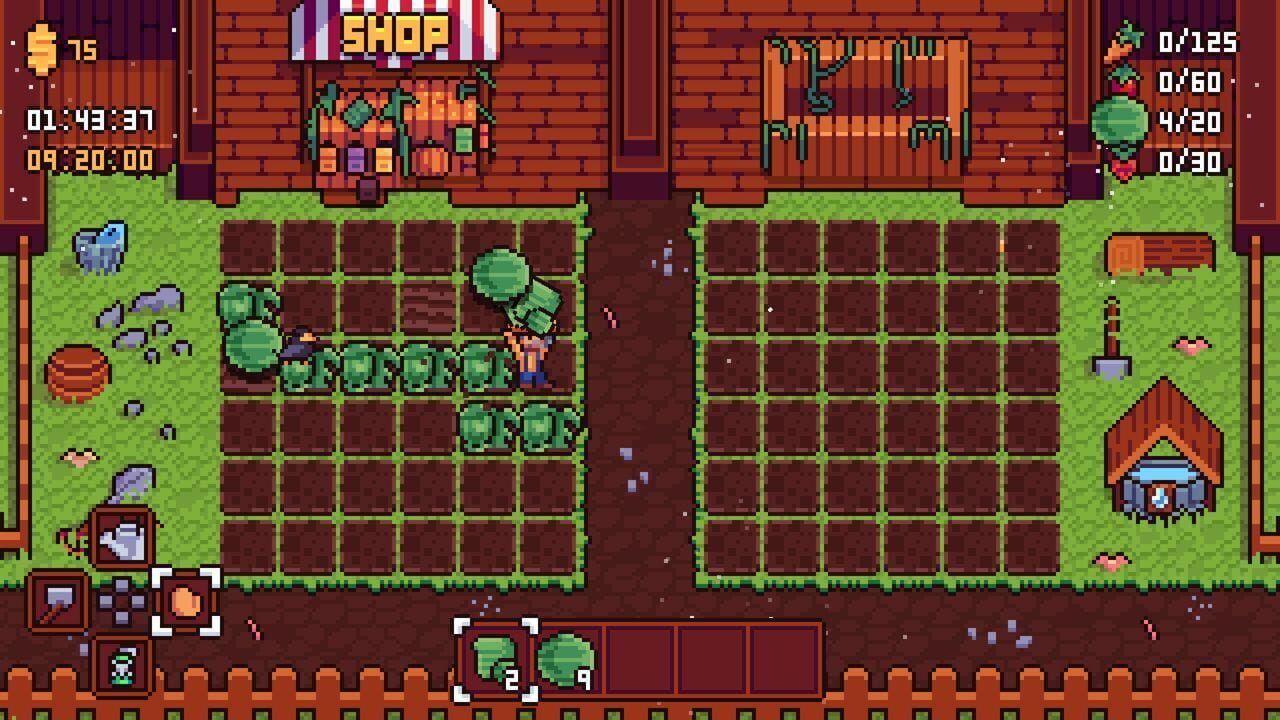Click the tomato quota icon showing 0/60
Image resolution: width=1280 pixels, height=720 pixels.
[x=1123, y=84]
